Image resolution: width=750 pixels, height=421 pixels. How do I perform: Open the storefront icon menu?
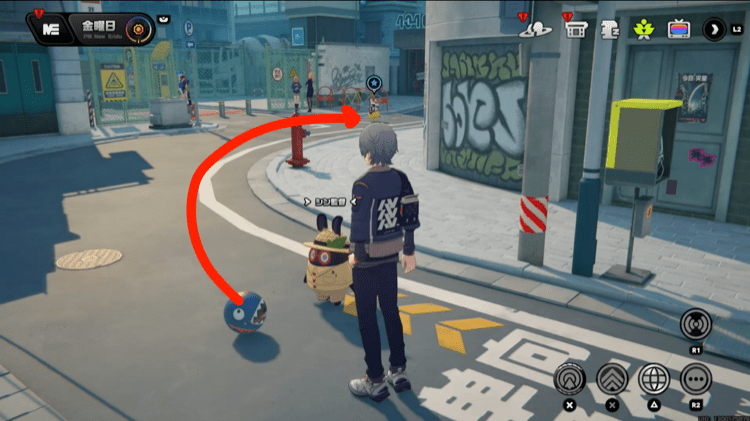[574, 29]
